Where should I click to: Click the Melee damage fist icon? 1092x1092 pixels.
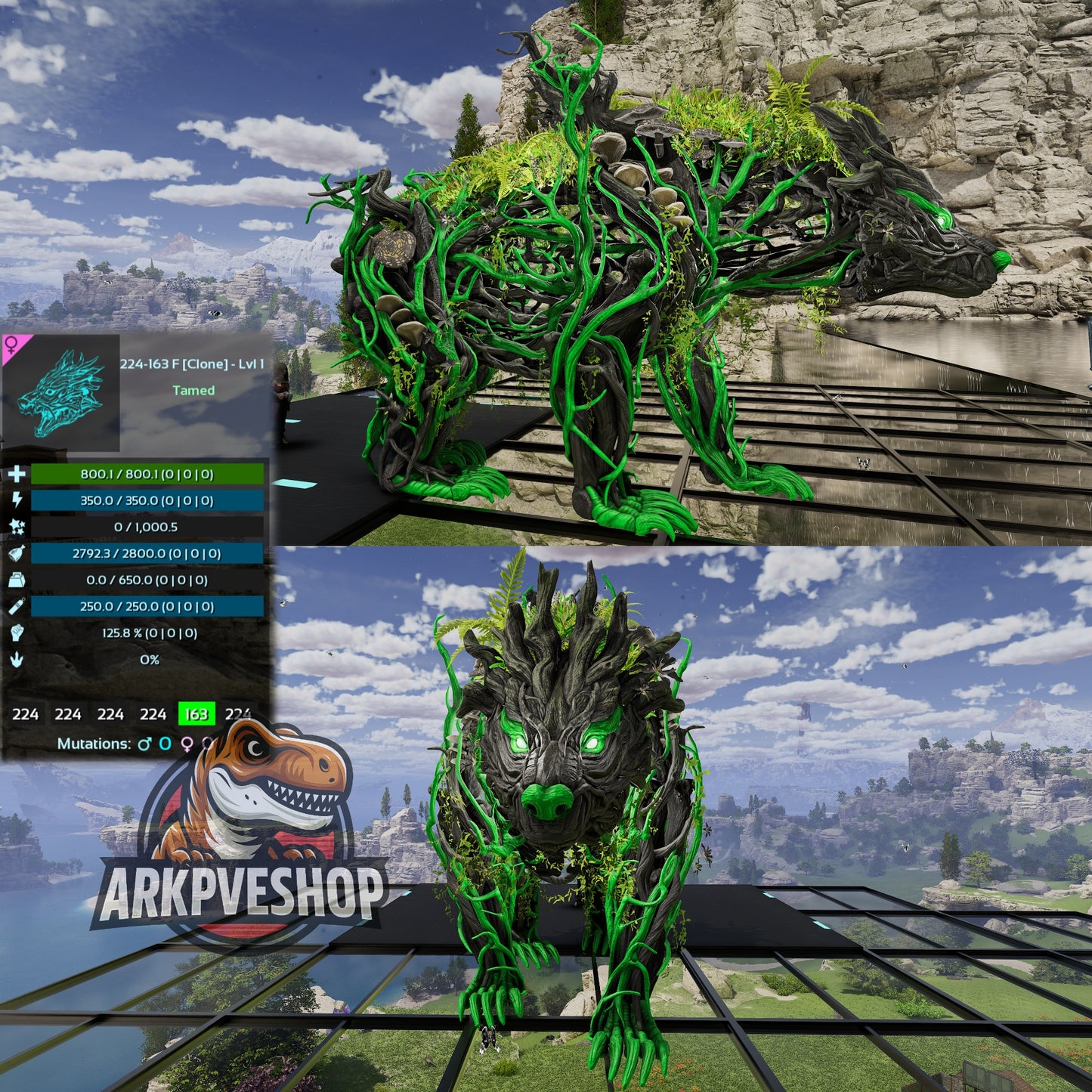coord(17,634)
